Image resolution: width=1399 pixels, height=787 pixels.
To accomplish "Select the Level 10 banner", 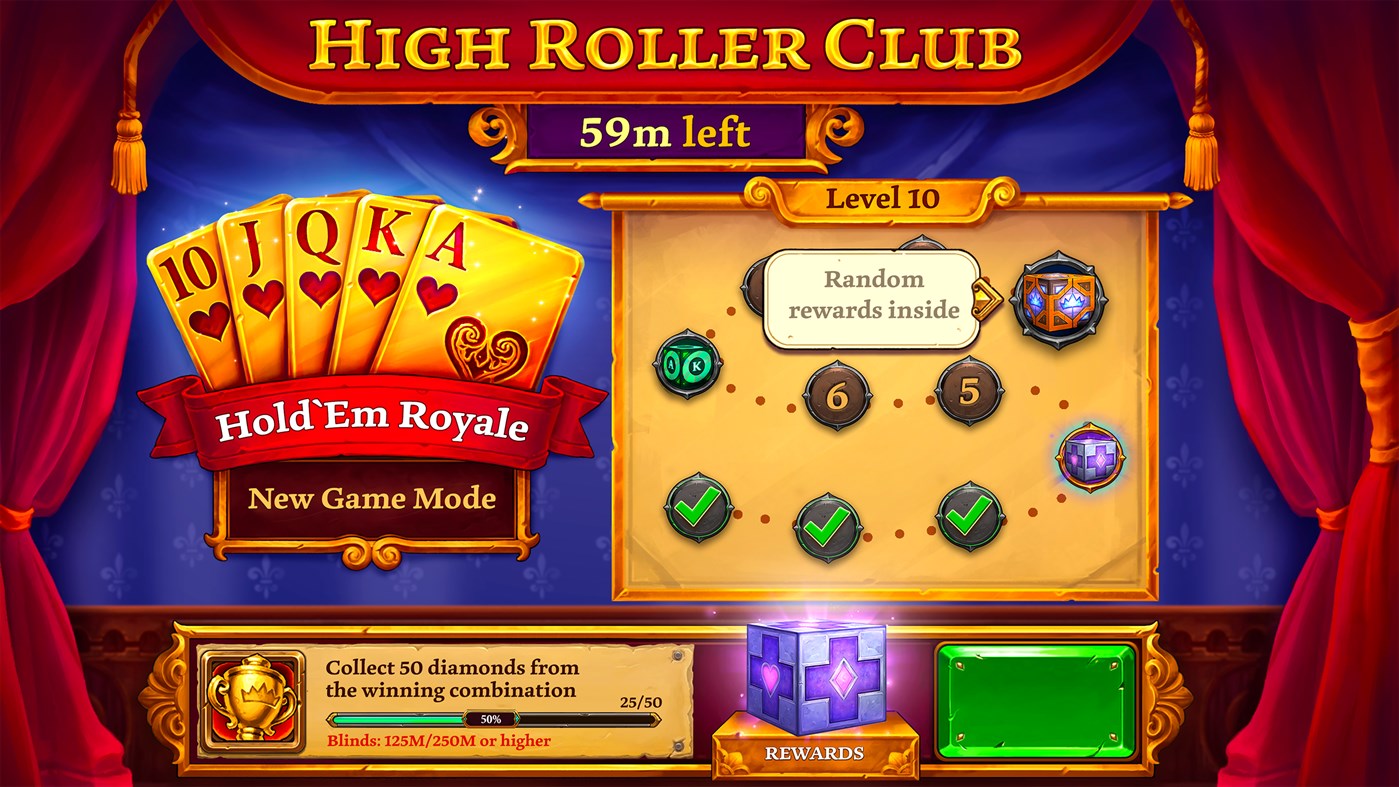I will [884, 198].
